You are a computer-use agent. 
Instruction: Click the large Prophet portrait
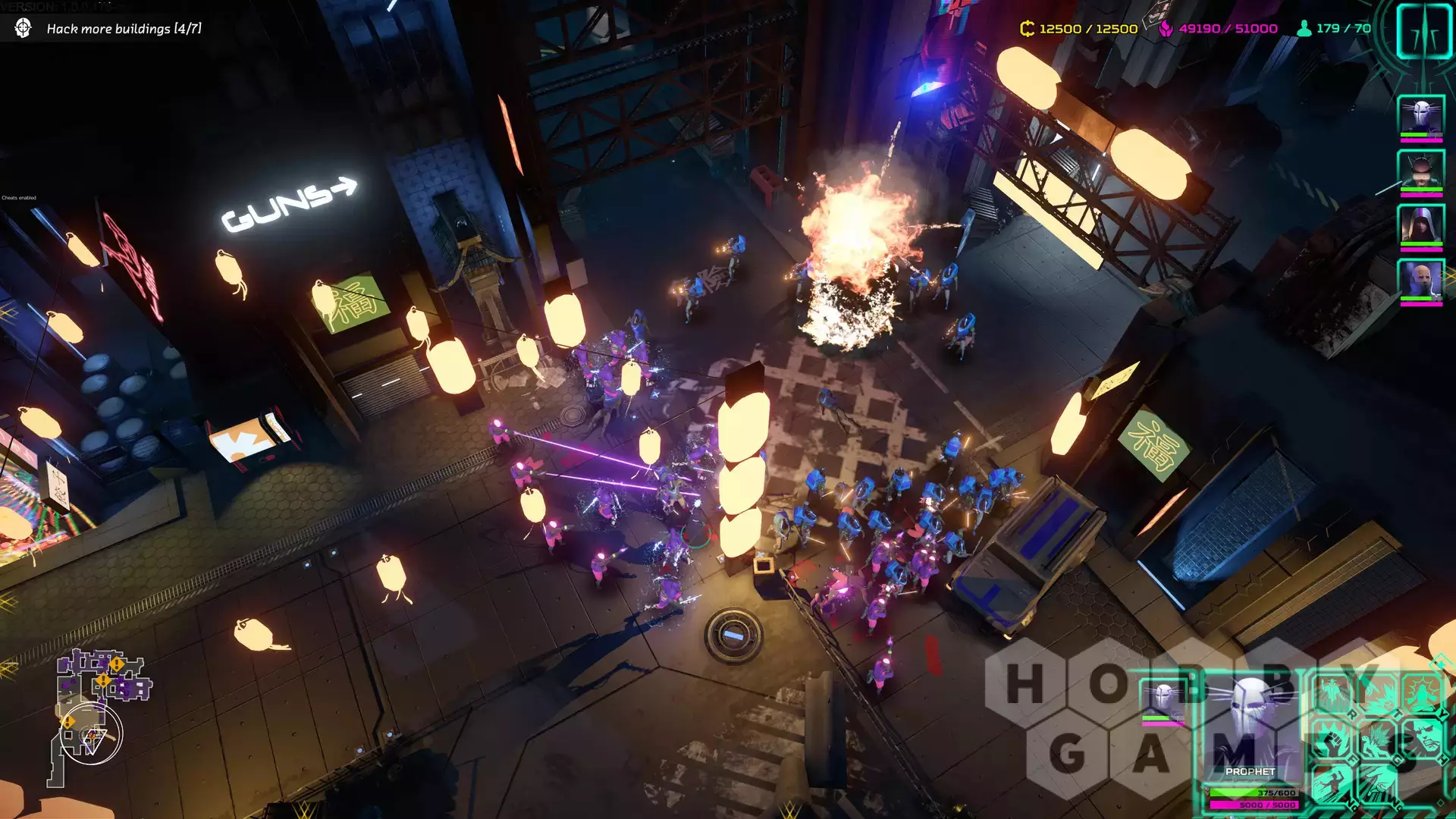click(1251, 728)
